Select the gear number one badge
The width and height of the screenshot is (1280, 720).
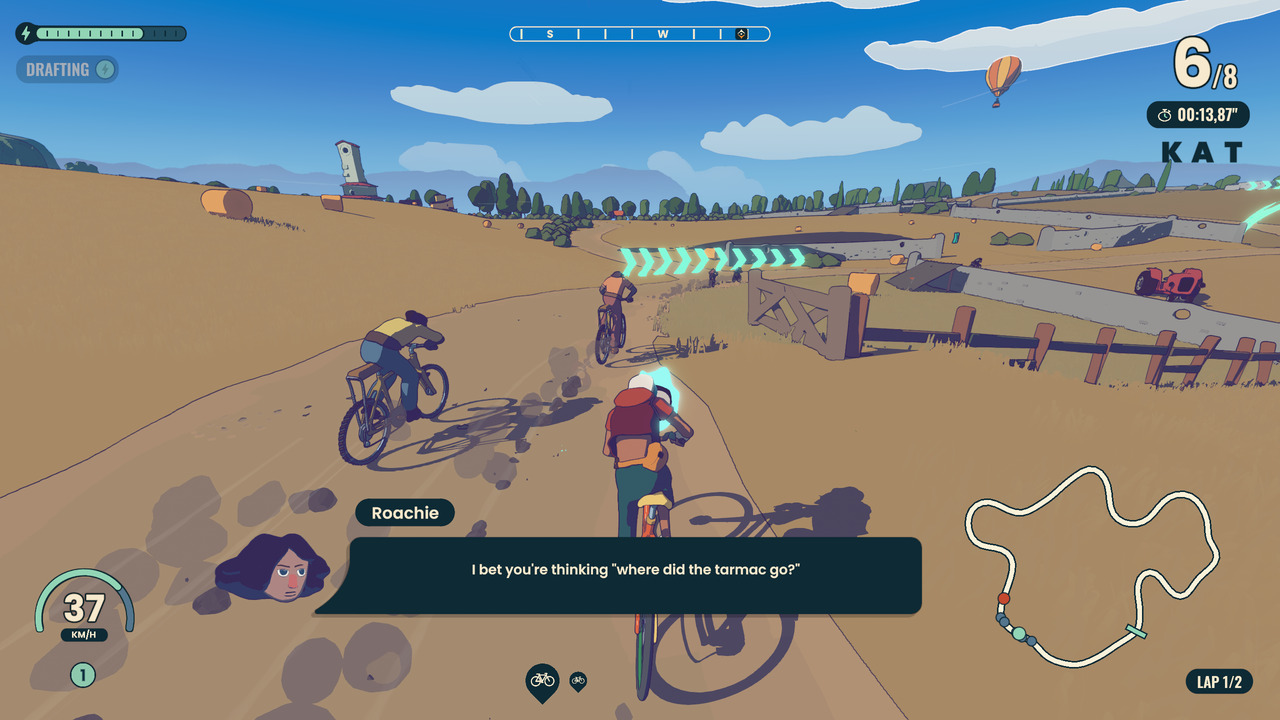pos(83,675)
